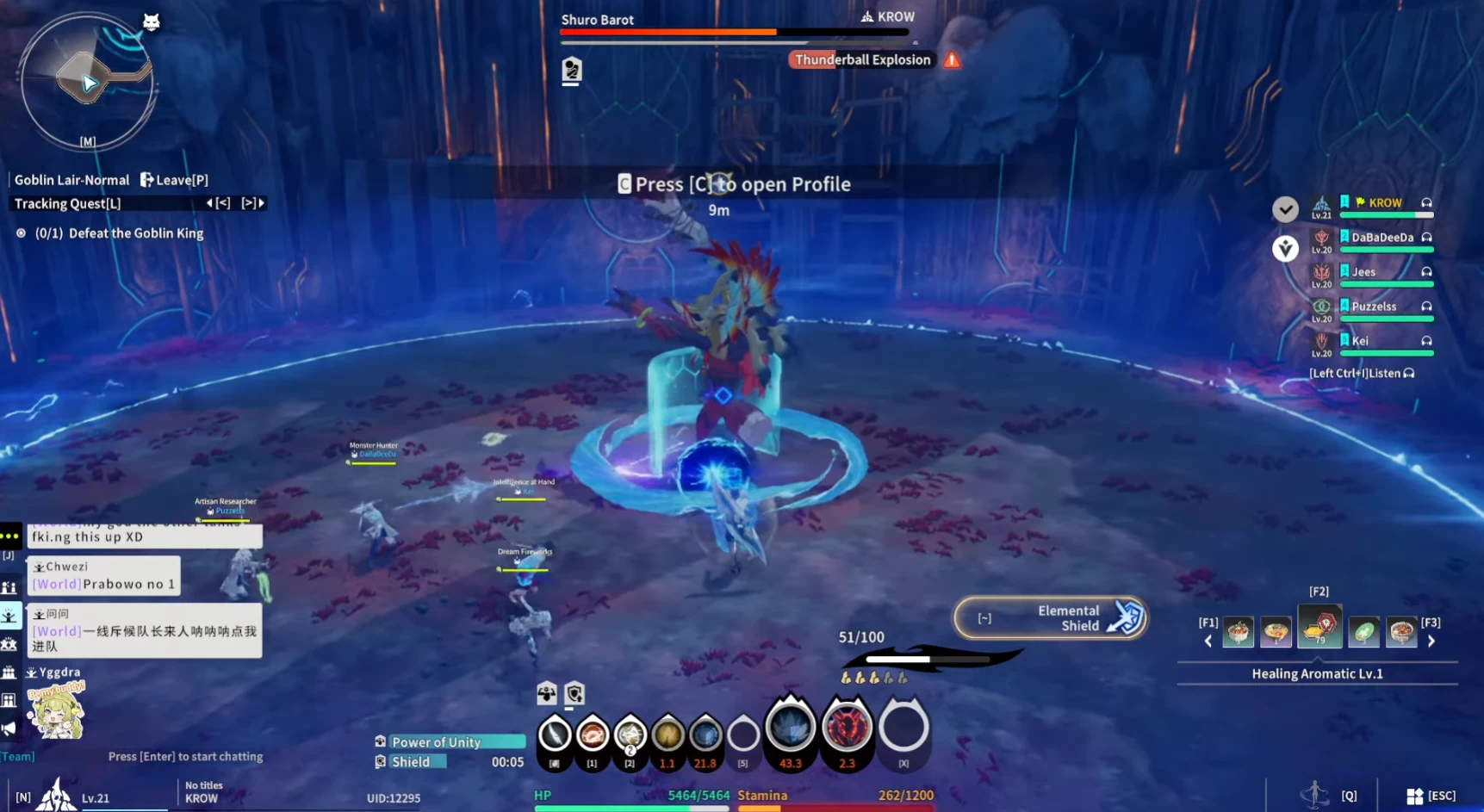Switch to the previous tracked quest

pos(218,203)
